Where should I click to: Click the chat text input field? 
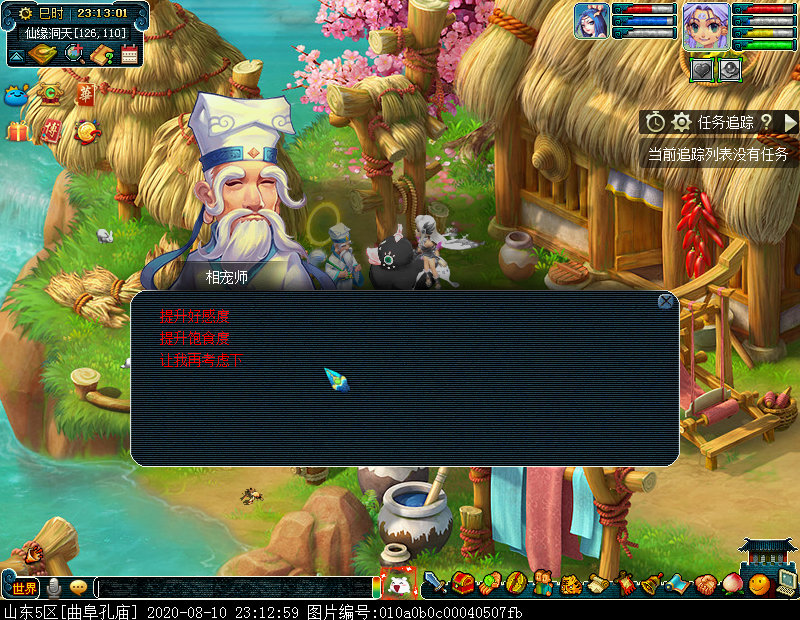pos(235,588)
